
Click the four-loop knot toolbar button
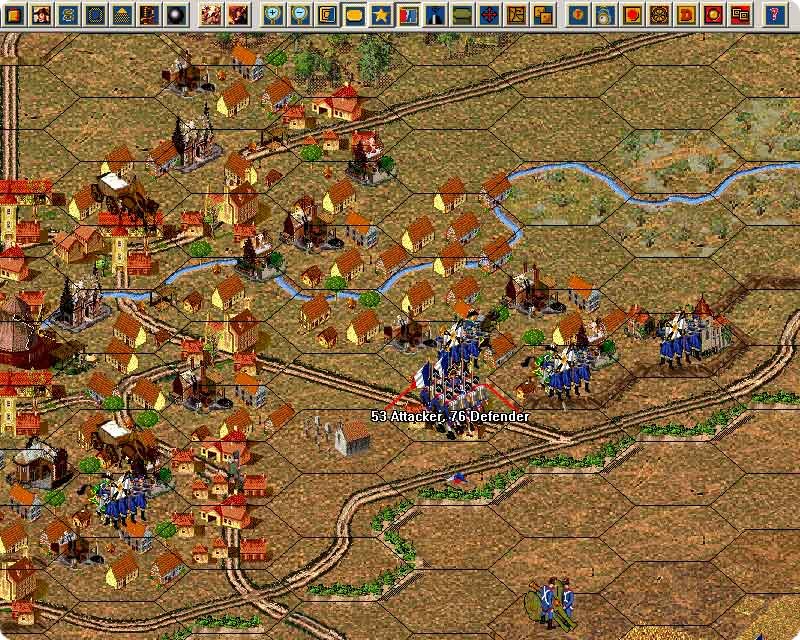659,14
